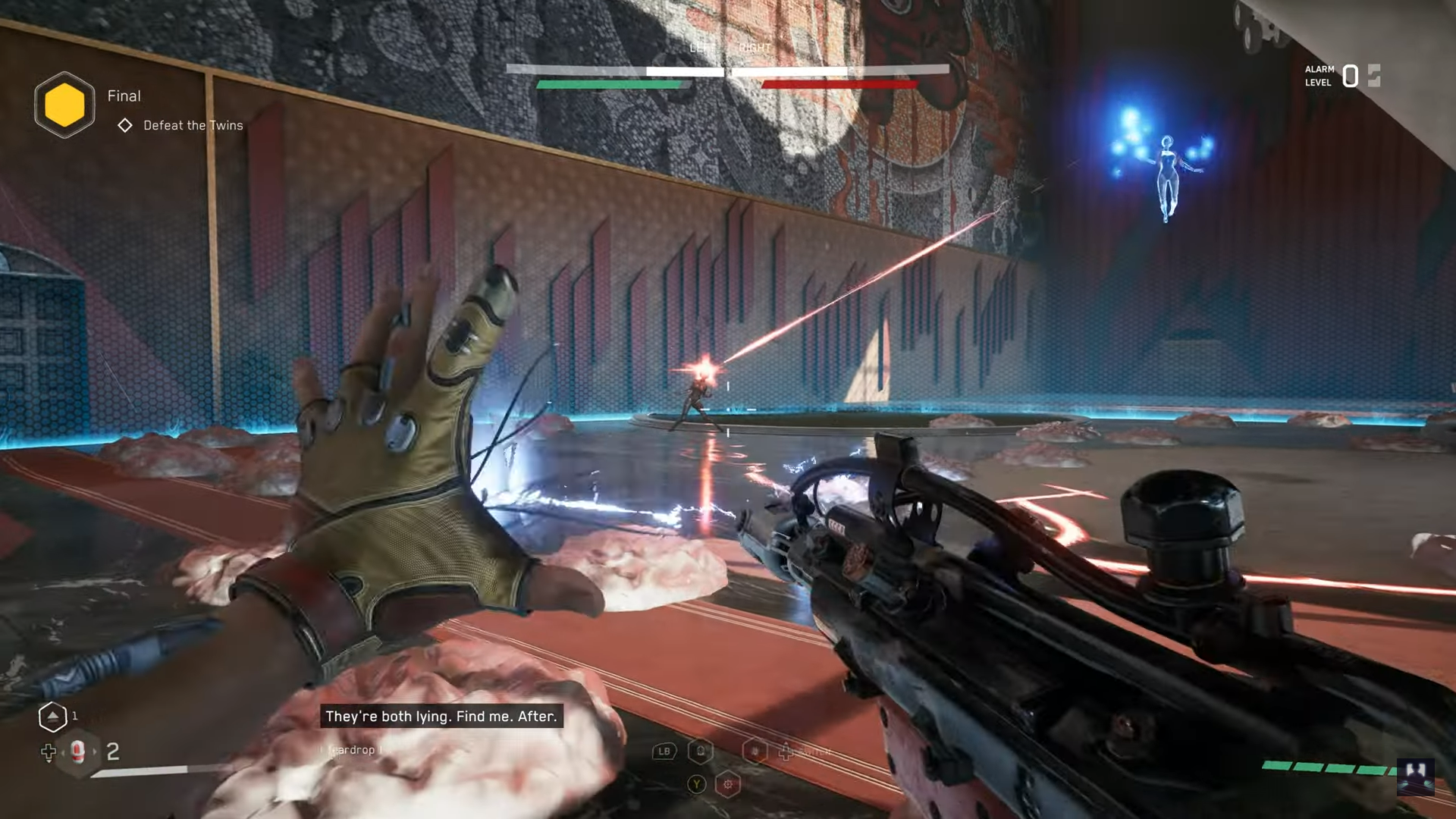Select the Defeat the Twins objective
The image size is (1456, 819).
193,125
